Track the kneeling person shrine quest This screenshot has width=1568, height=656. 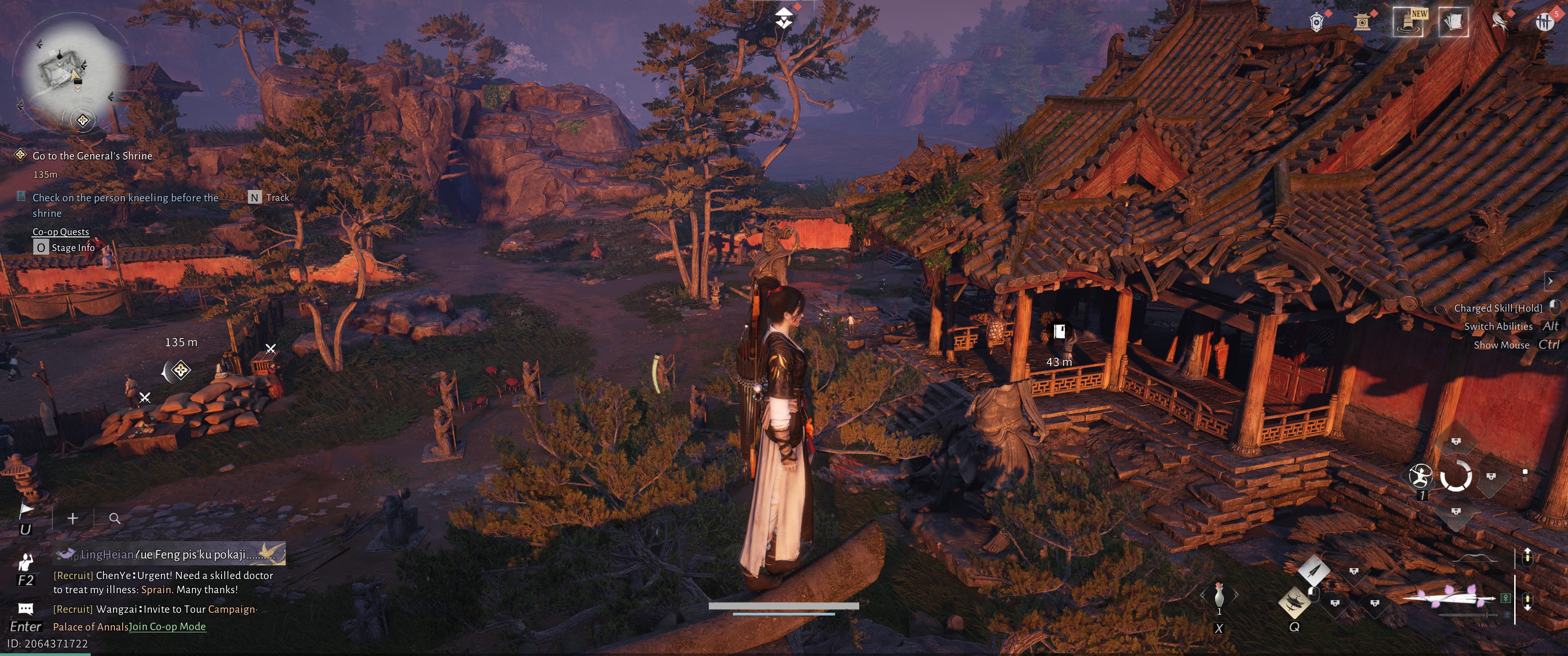[x=254, y=197]
